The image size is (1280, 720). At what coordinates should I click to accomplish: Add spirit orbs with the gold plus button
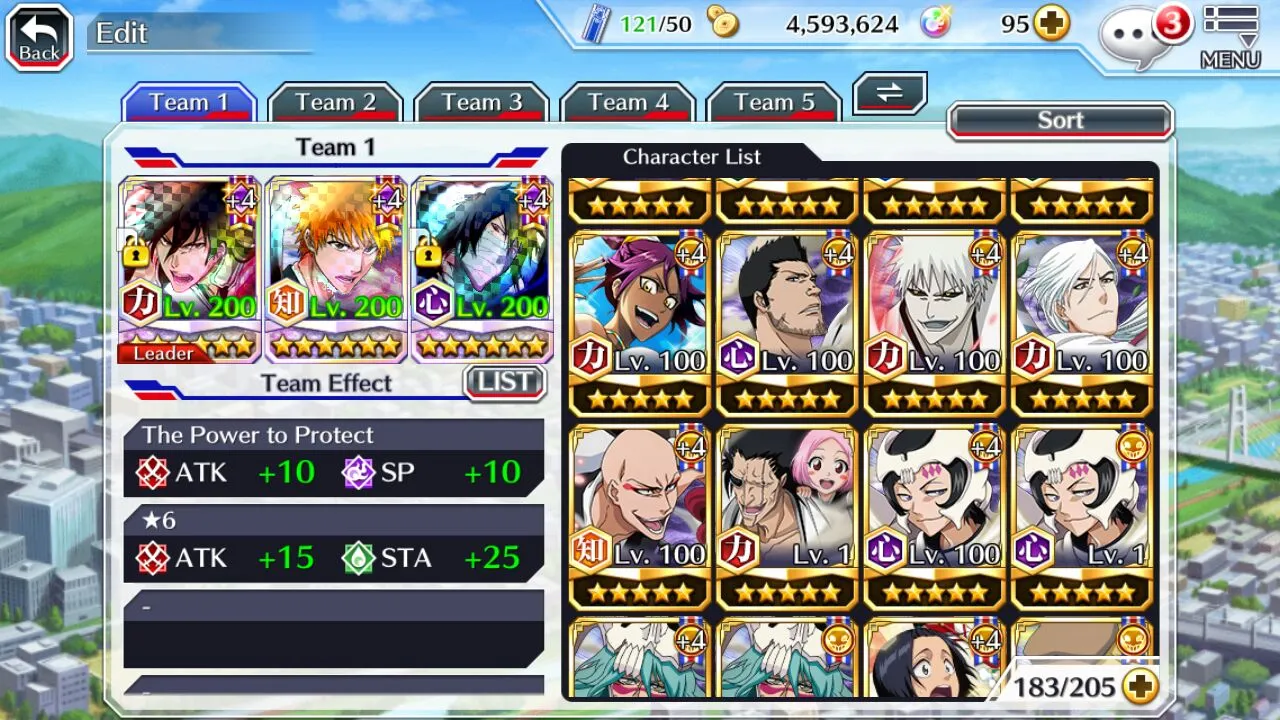[1051, 24]
